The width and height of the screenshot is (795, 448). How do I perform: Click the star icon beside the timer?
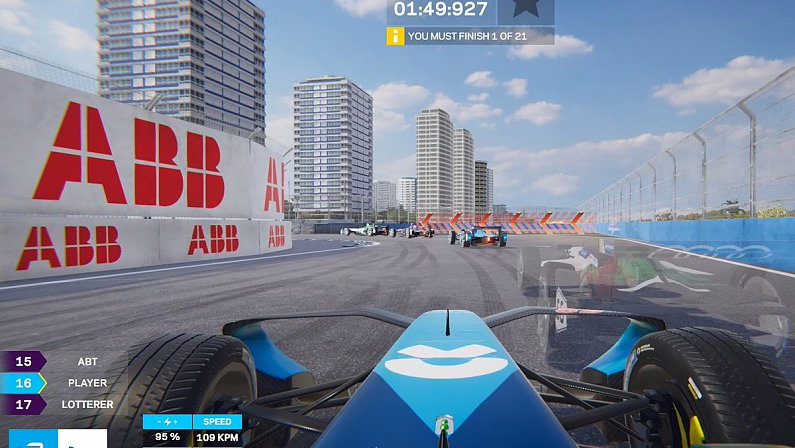[x=526, y=11]
